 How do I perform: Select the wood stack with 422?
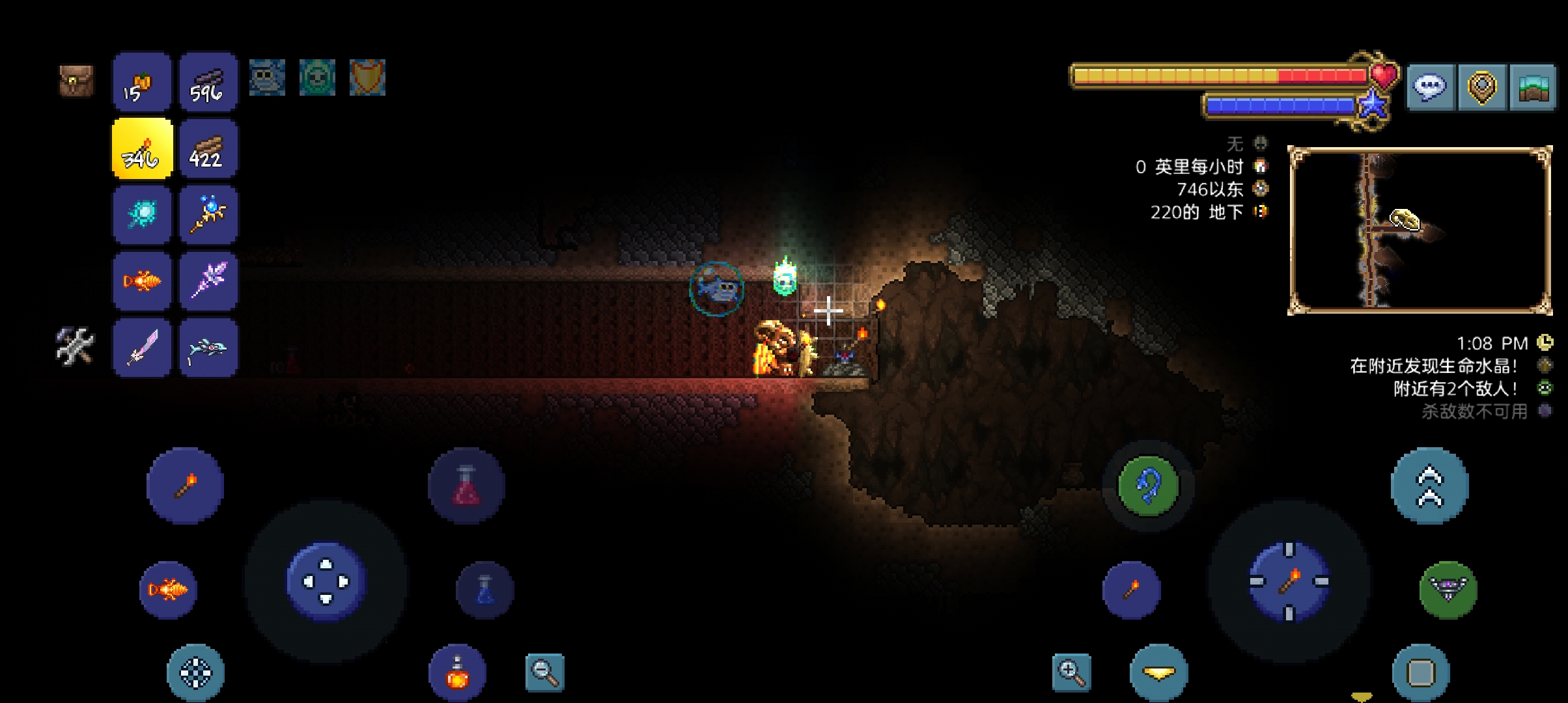208,148
